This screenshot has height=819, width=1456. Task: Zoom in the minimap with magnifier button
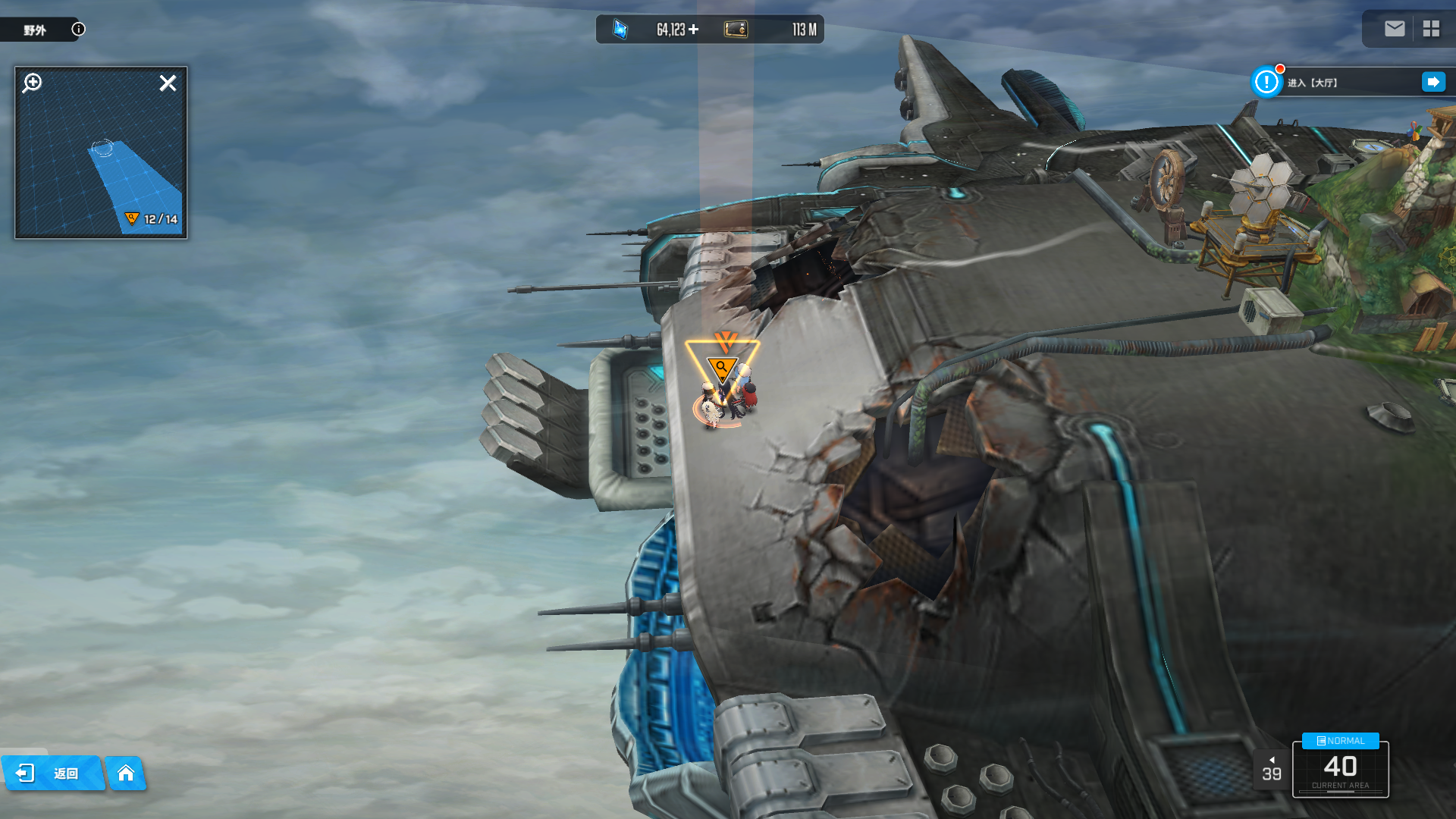click(x=33, y=83)
